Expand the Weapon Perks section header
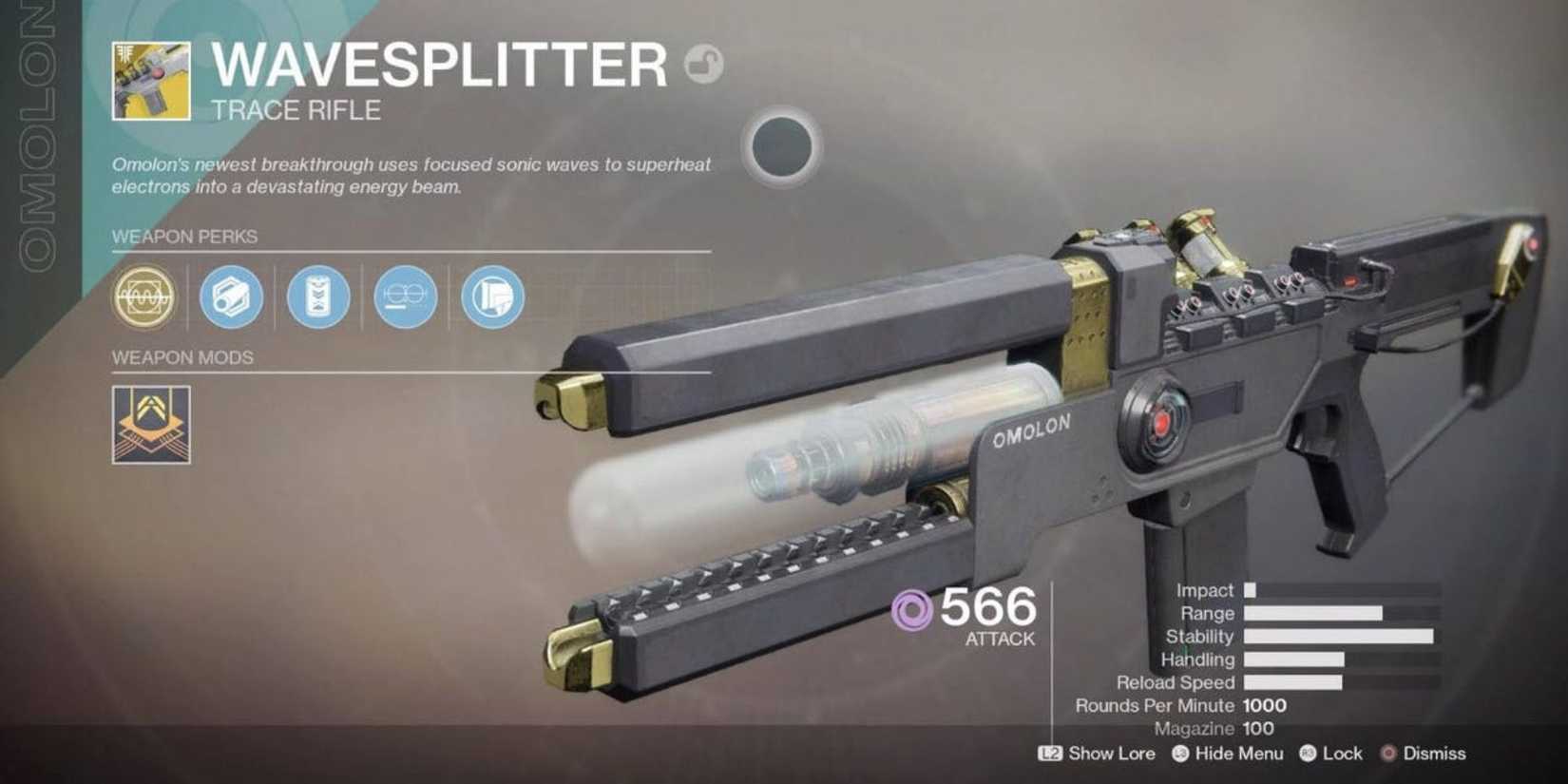 point(185,238)
